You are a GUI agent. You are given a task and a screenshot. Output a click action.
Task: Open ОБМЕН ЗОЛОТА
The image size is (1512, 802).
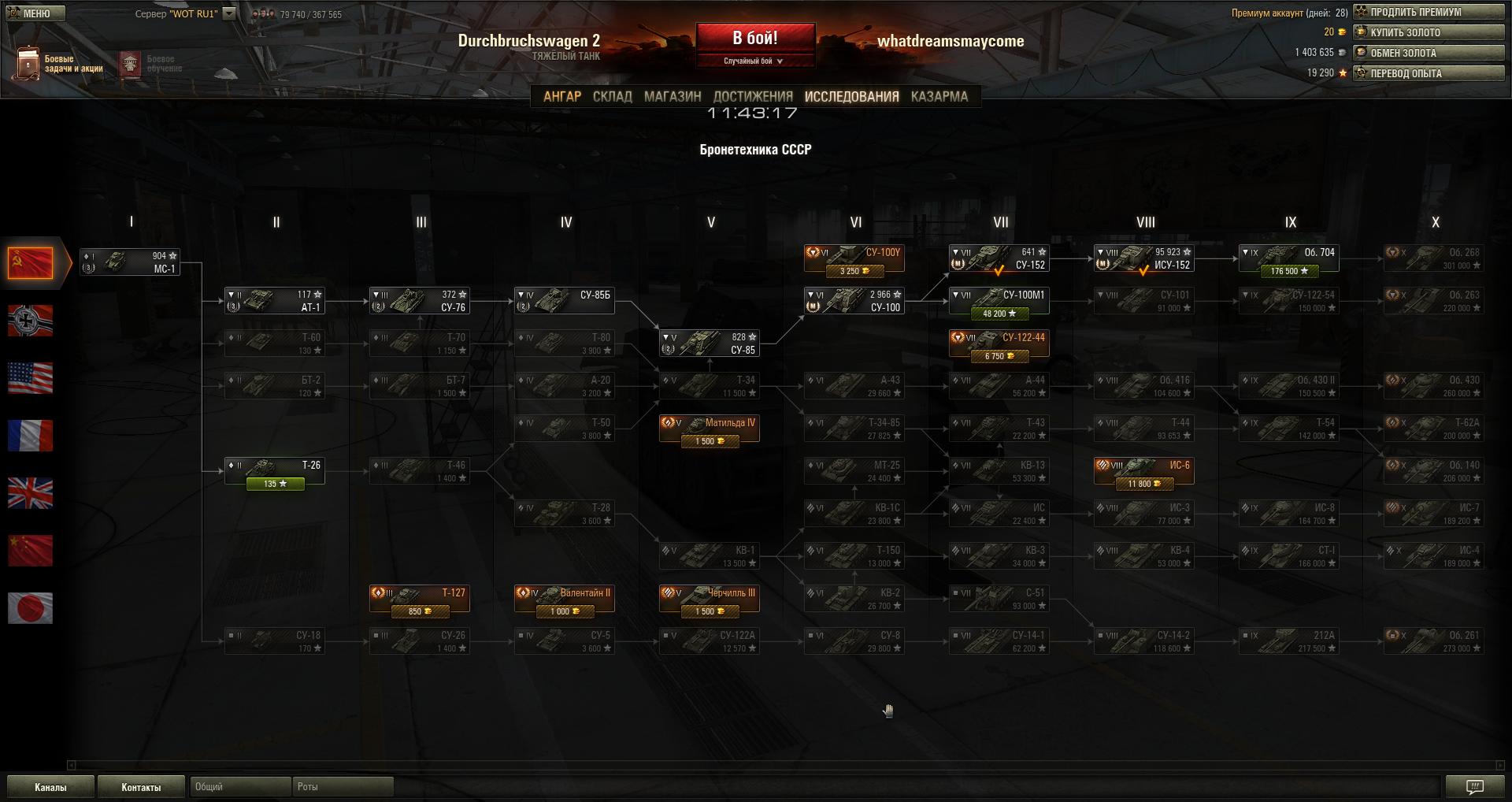[1428, 53]
